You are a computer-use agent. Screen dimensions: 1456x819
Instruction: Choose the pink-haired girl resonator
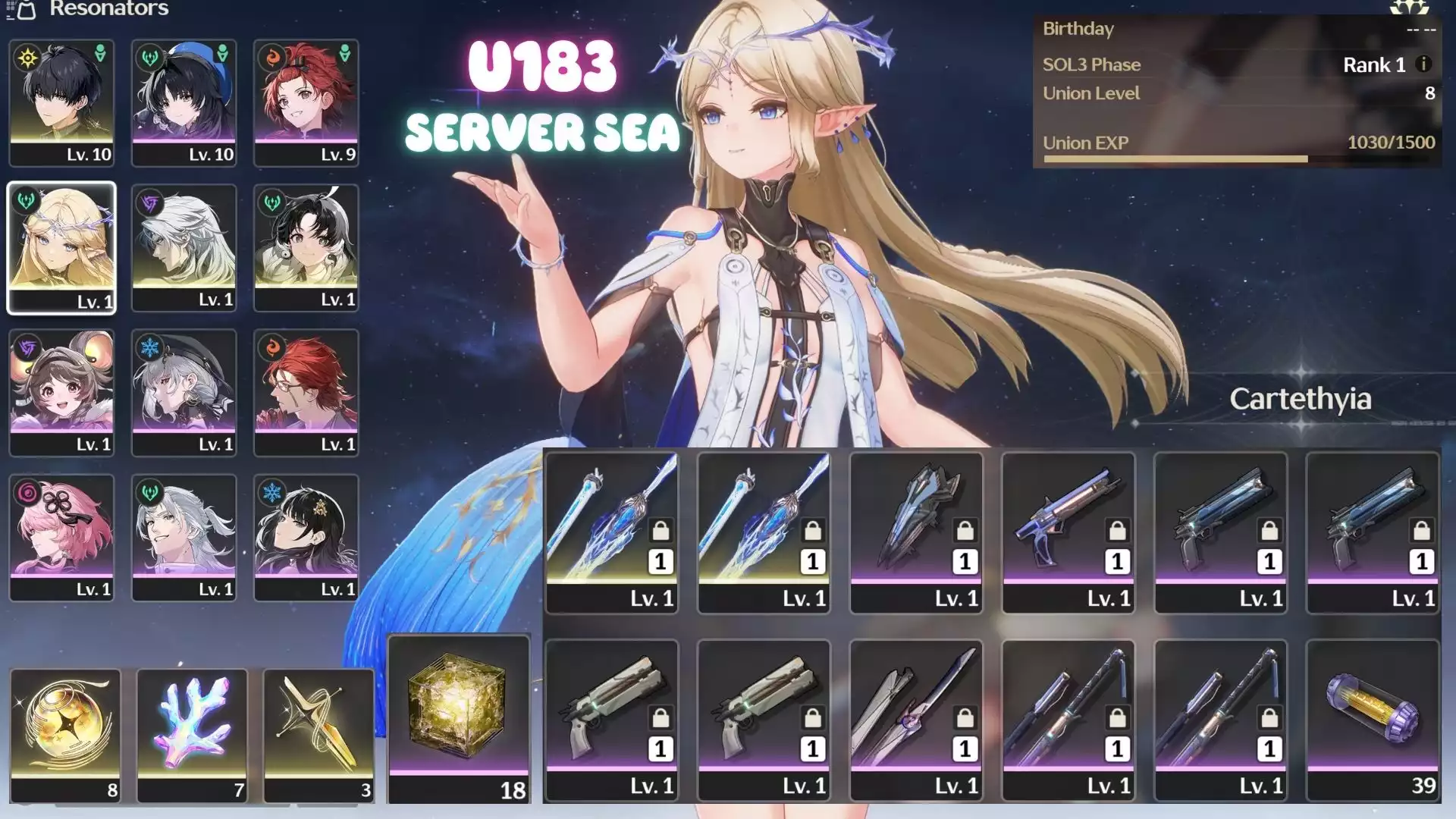(61, 537)
